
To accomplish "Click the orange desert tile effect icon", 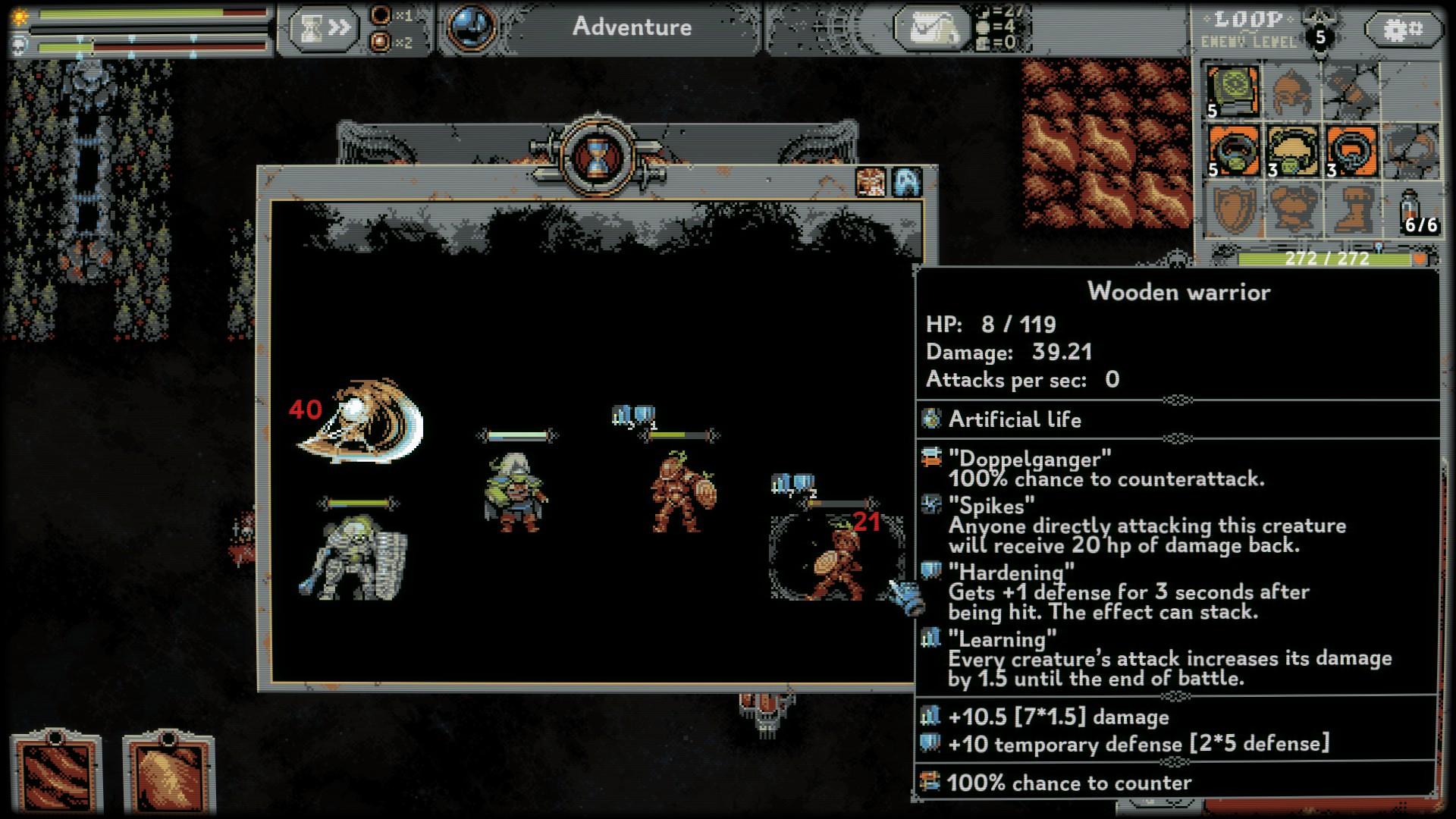I will (871, 183).
